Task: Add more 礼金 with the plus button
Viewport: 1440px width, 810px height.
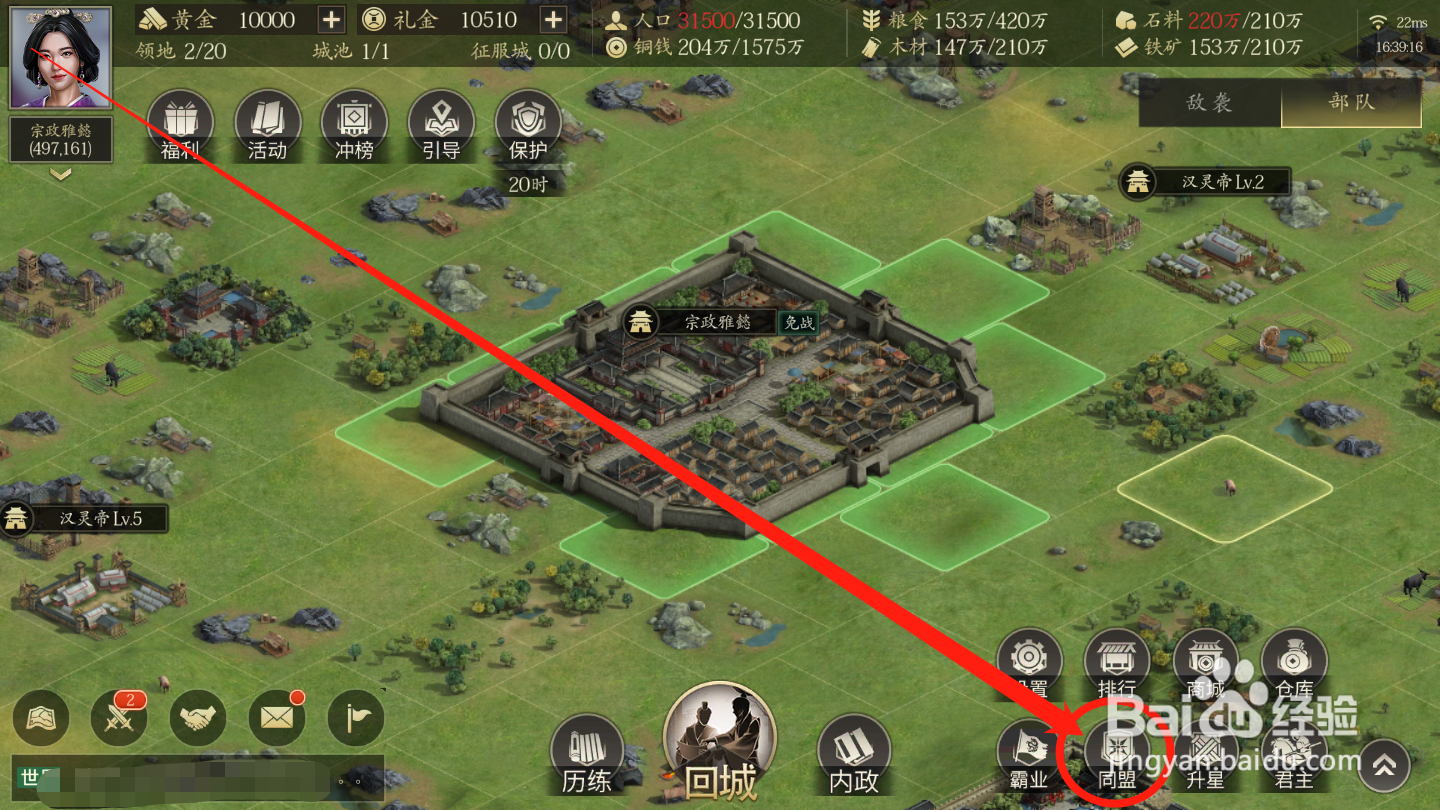Action: tap(553, 19)
